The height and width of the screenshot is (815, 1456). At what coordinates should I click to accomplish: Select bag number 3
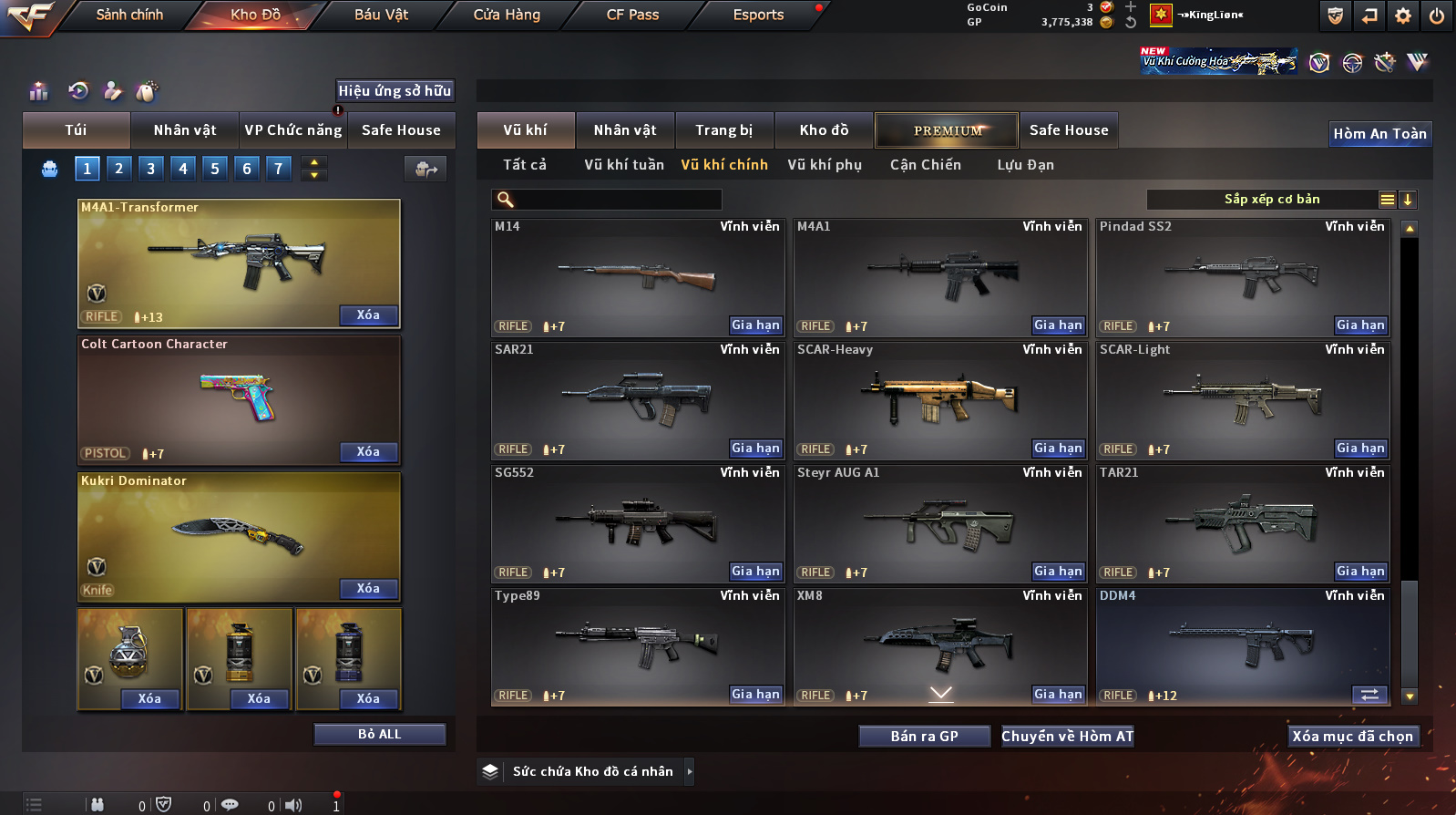coord(151,168)
